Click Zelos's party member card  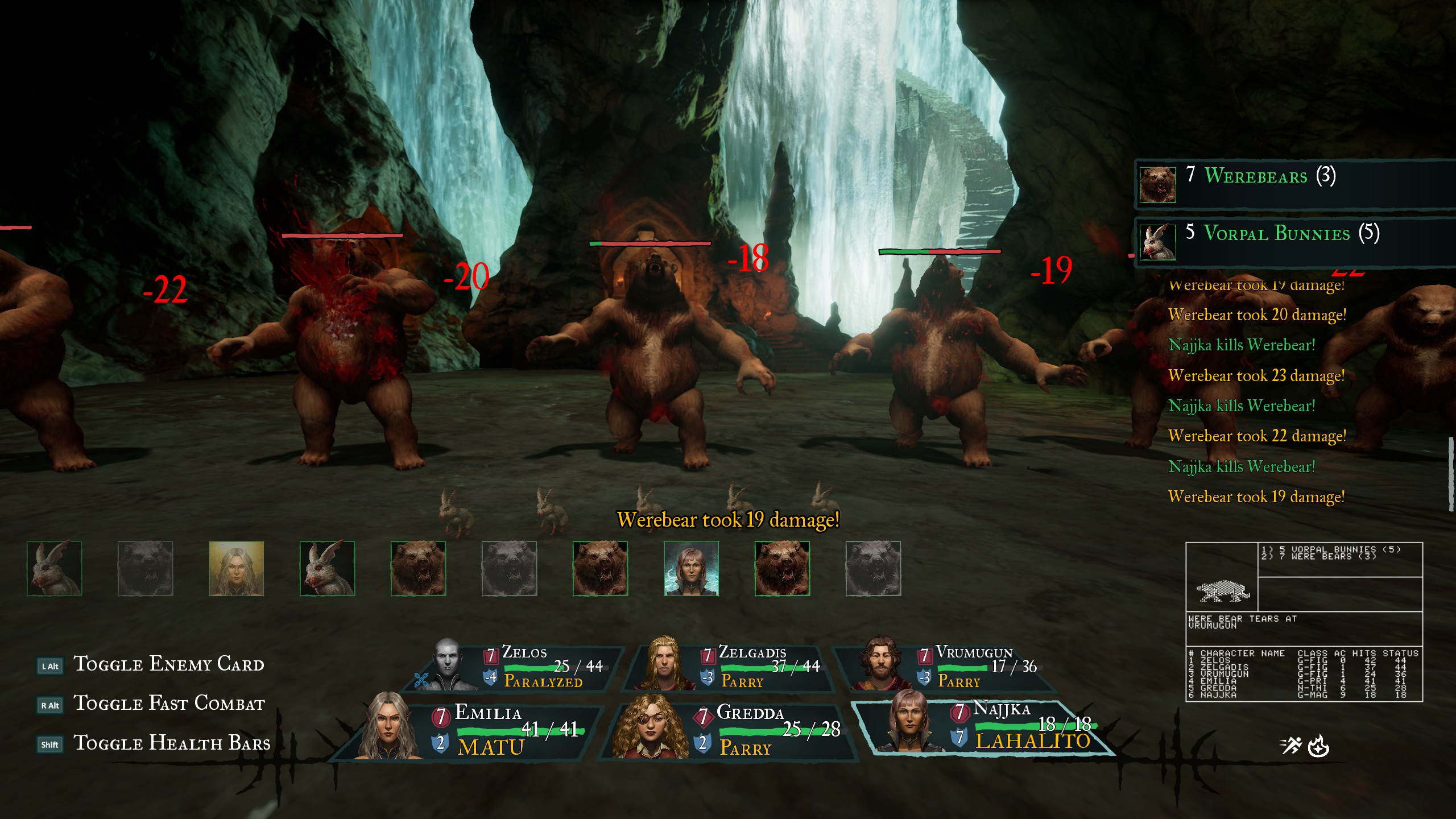[x=518, y=667]
